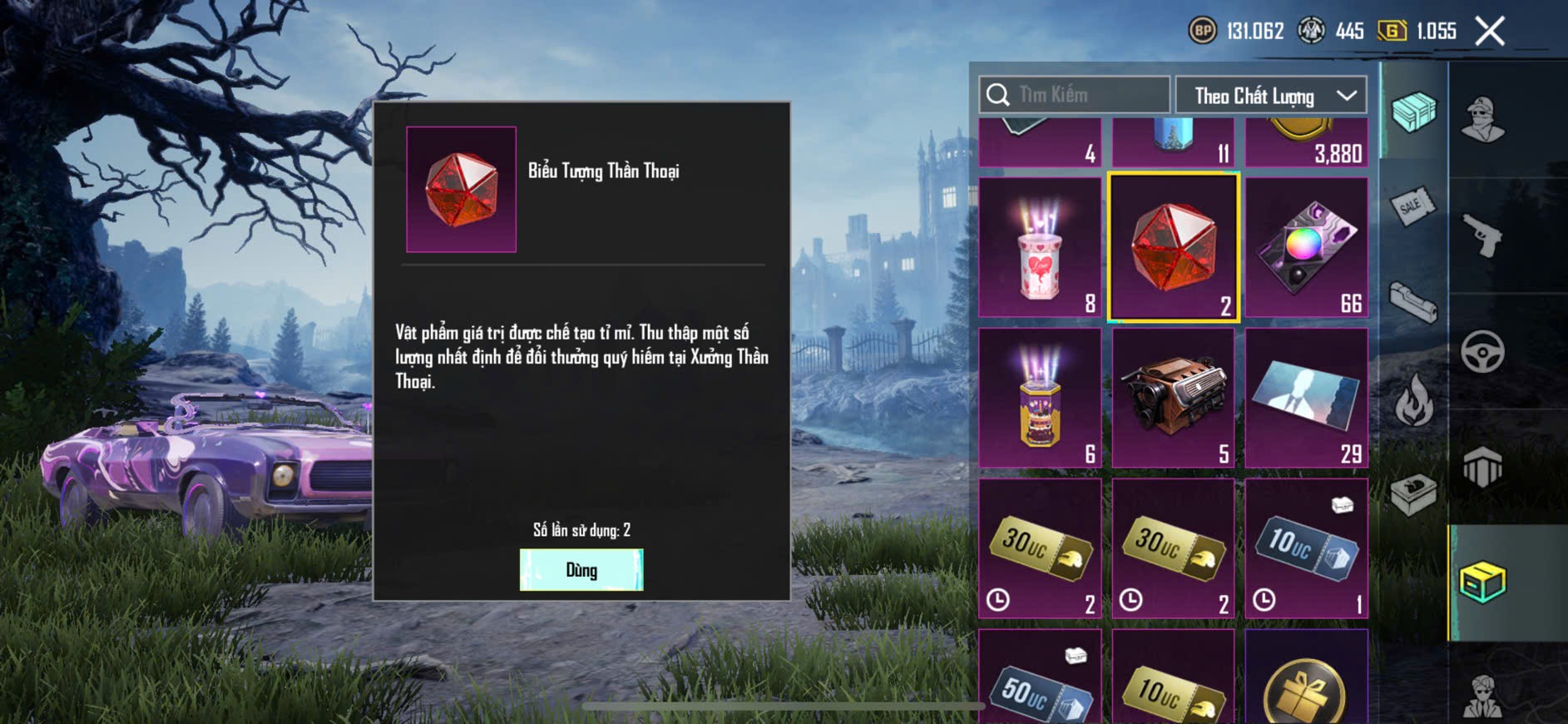Image resolution: width=1568 pixels, height=724 pixels.
Task: Choose the blue 50 UC voucher
Action: (x=1040, y=678)
